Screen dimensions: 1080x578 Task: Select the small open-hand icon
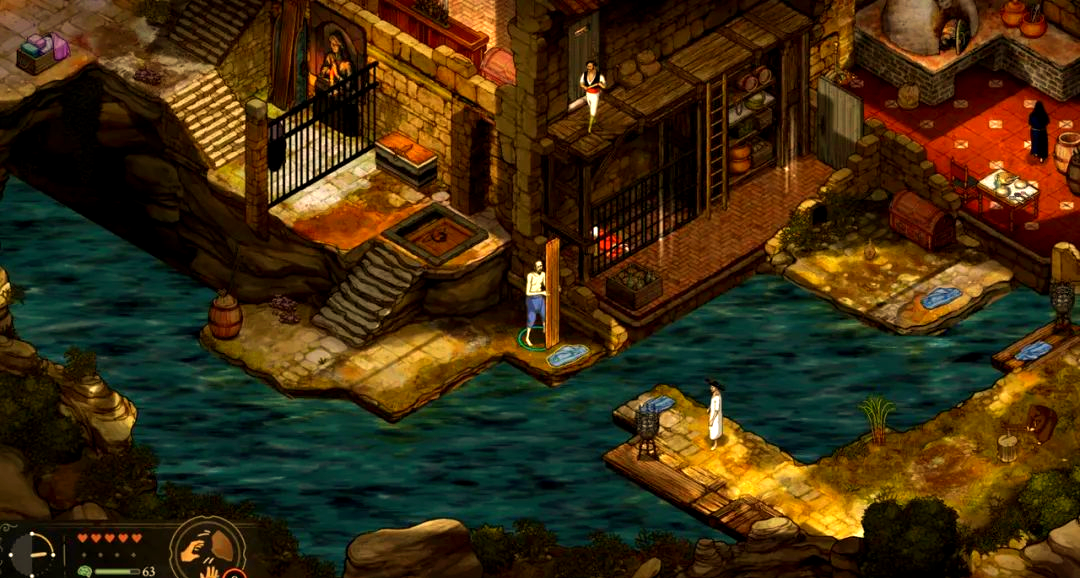211,572
